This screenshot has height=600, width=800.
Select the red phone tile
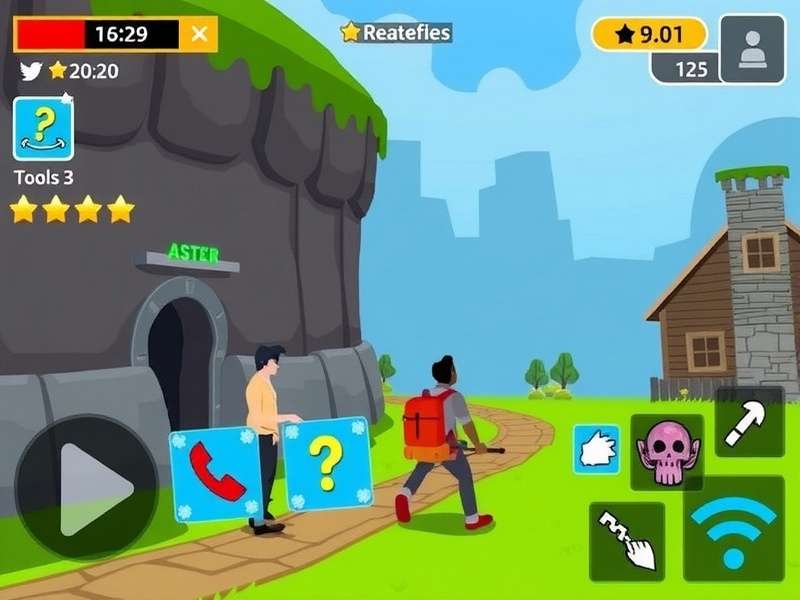[215, 474]
